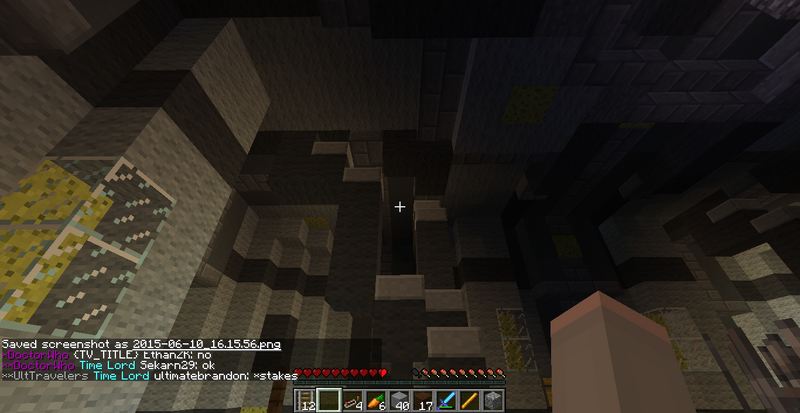Pick the stack of 40 stone blocks
This screenshot has width=800, height=413.
coord(401,401)
